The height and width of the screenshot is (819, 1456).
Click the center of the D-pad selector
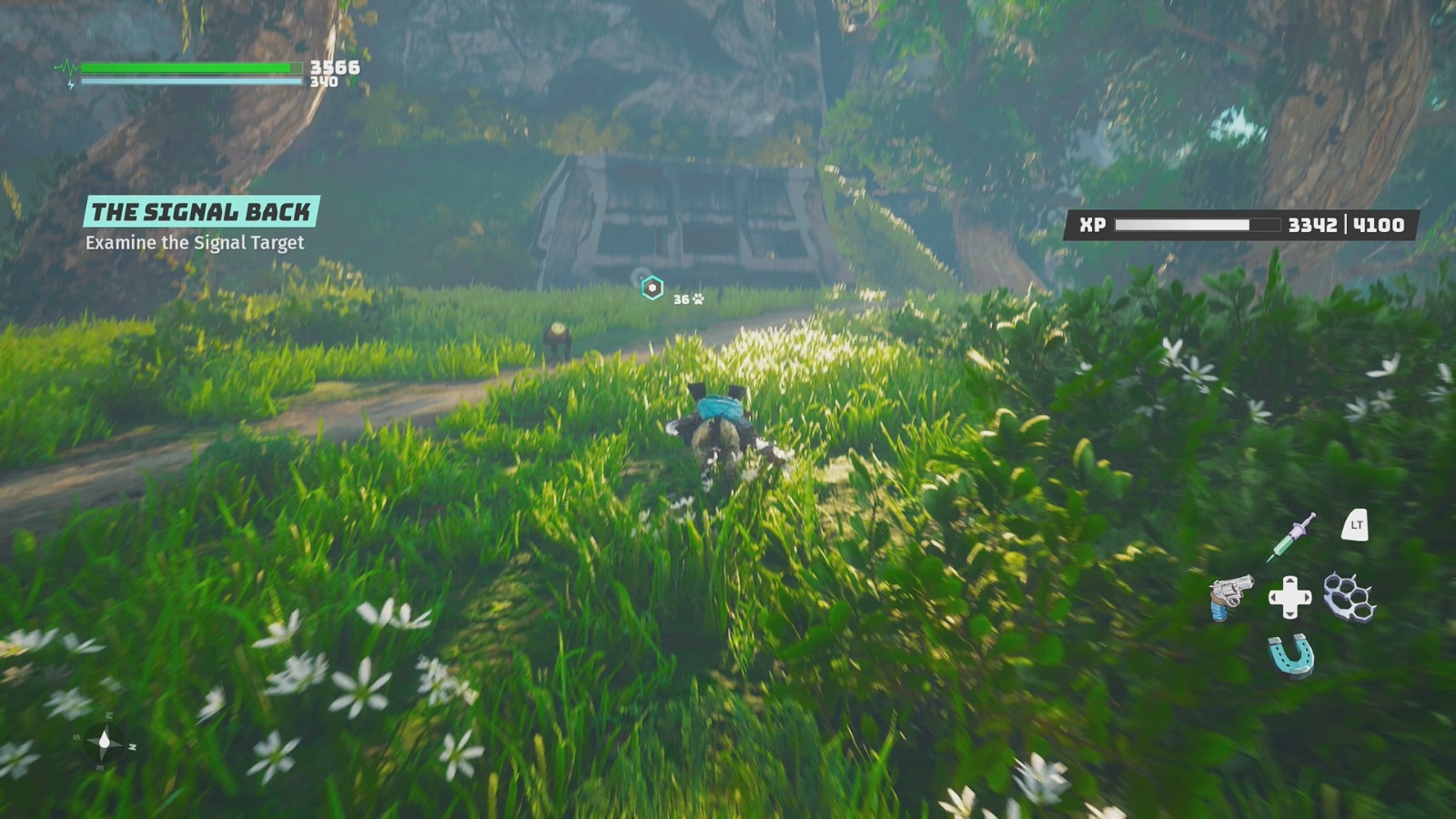point(1289,597)
